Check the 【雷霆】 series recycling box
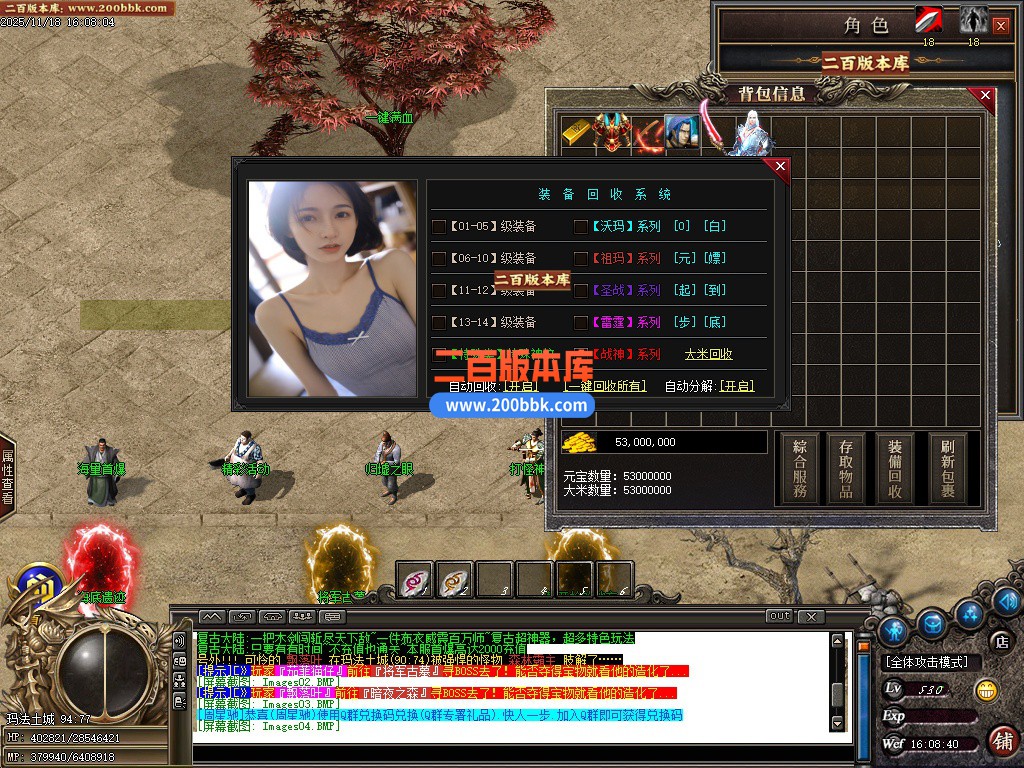 tap(581, 322)
